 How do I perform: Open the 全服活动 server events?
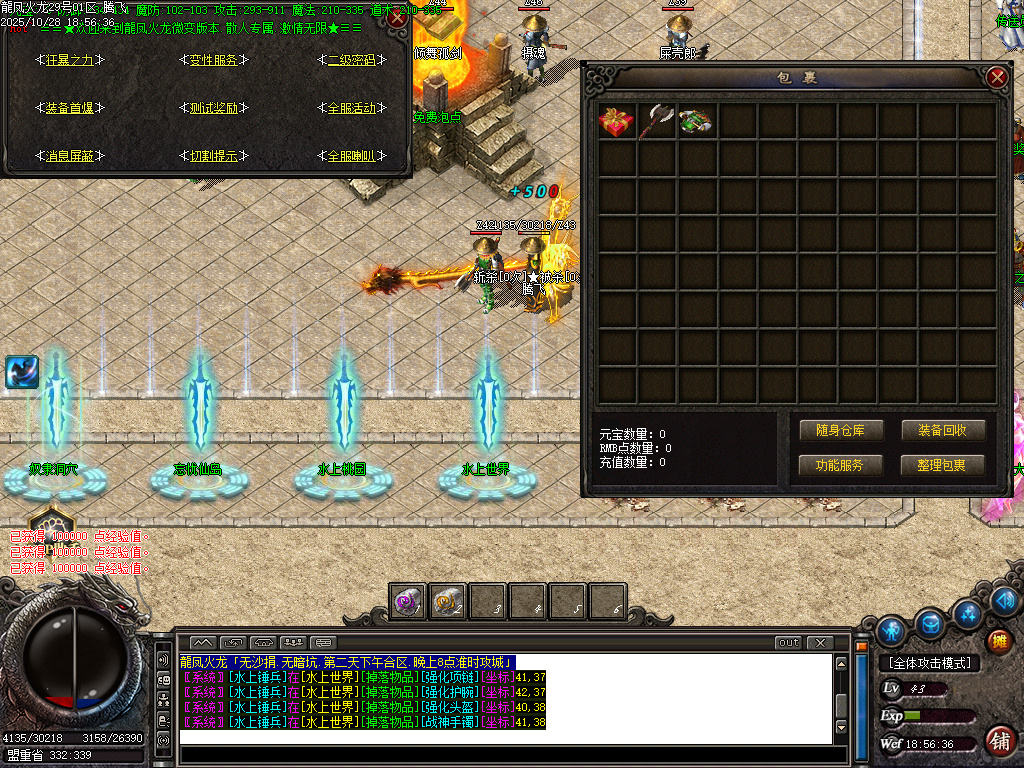click(x=351, y=108)
